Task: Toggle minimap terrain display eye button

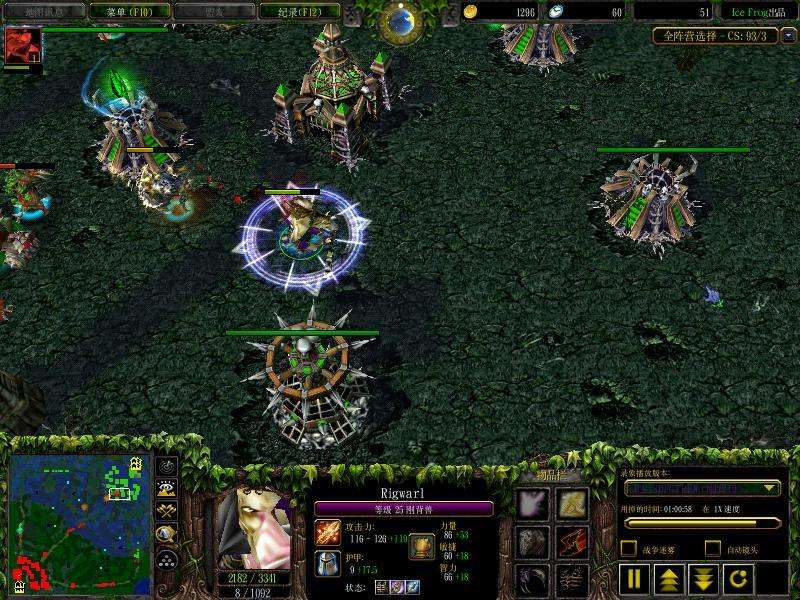Action: (x=167, y=488)
